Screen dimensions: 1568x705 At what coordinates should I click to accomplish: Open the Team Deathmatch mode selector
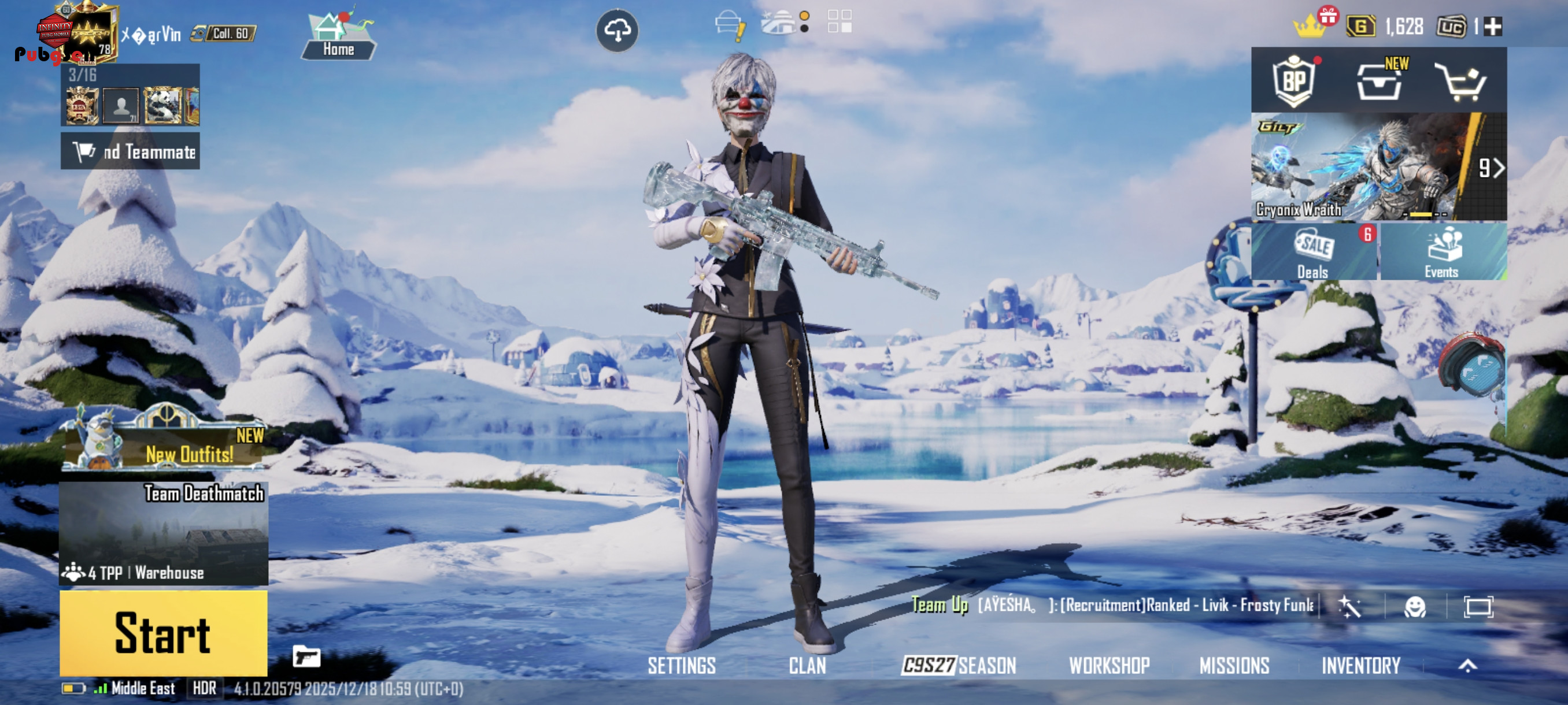pyautogui.click(x=163, y=533)
